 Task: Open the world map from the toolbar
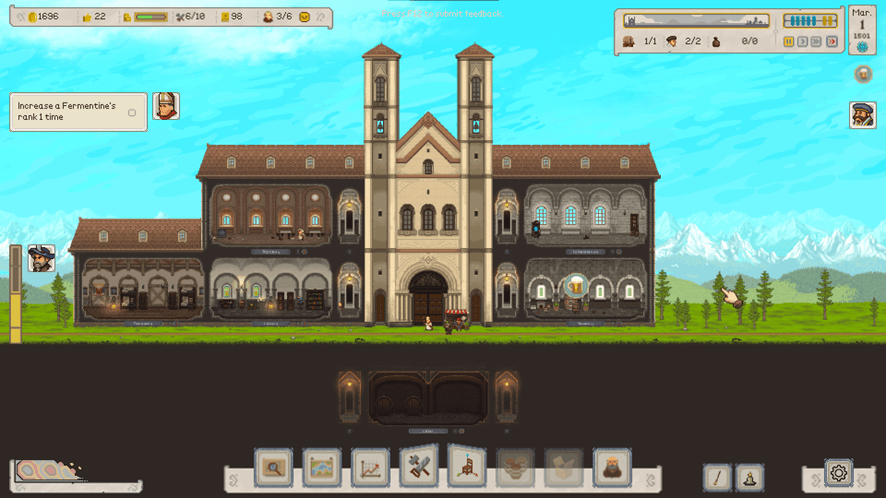pyautogui.click(x=322, y=467)
